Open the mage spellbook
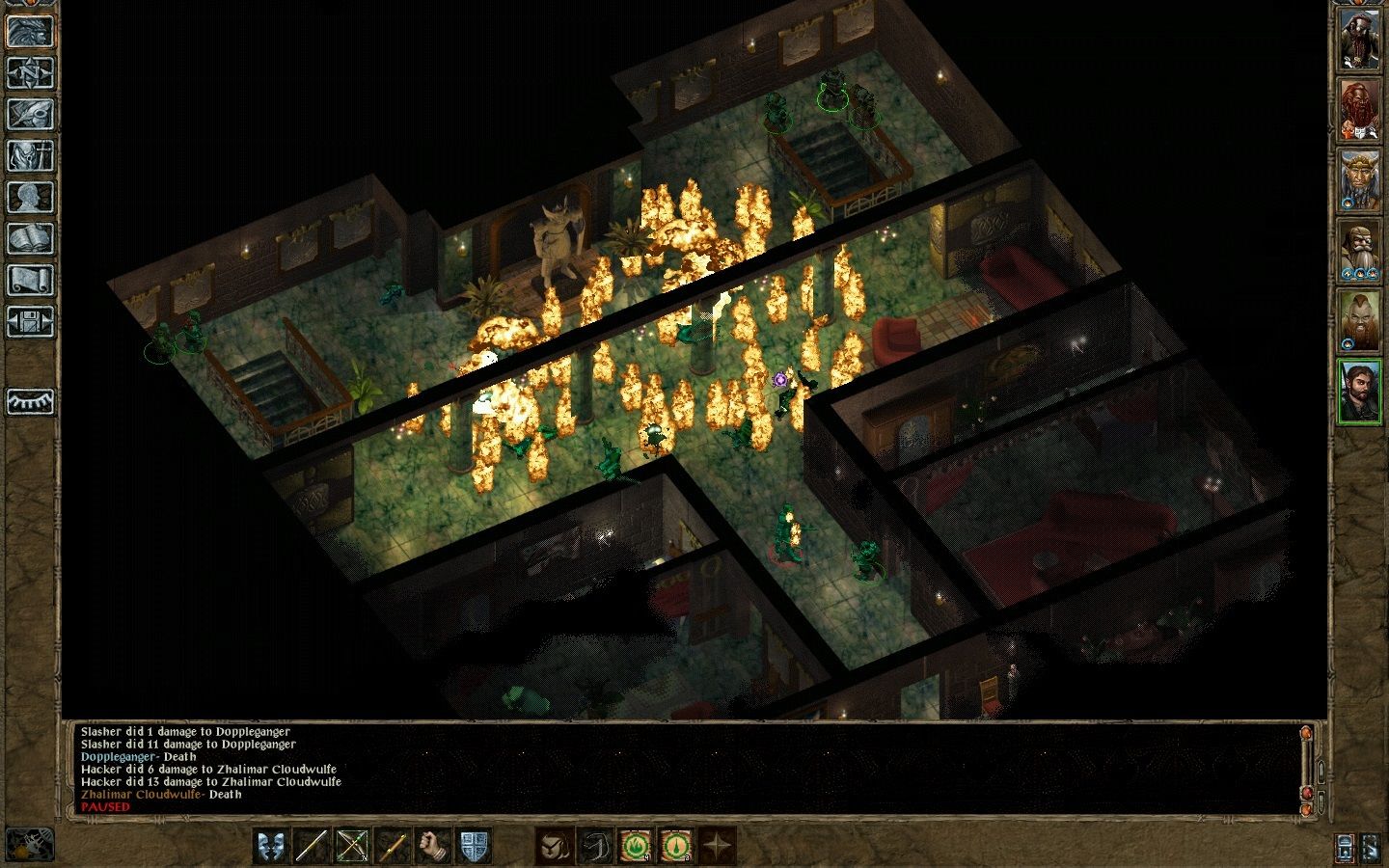This screenshot has height=868, width=1389. (x=30, y=238)
